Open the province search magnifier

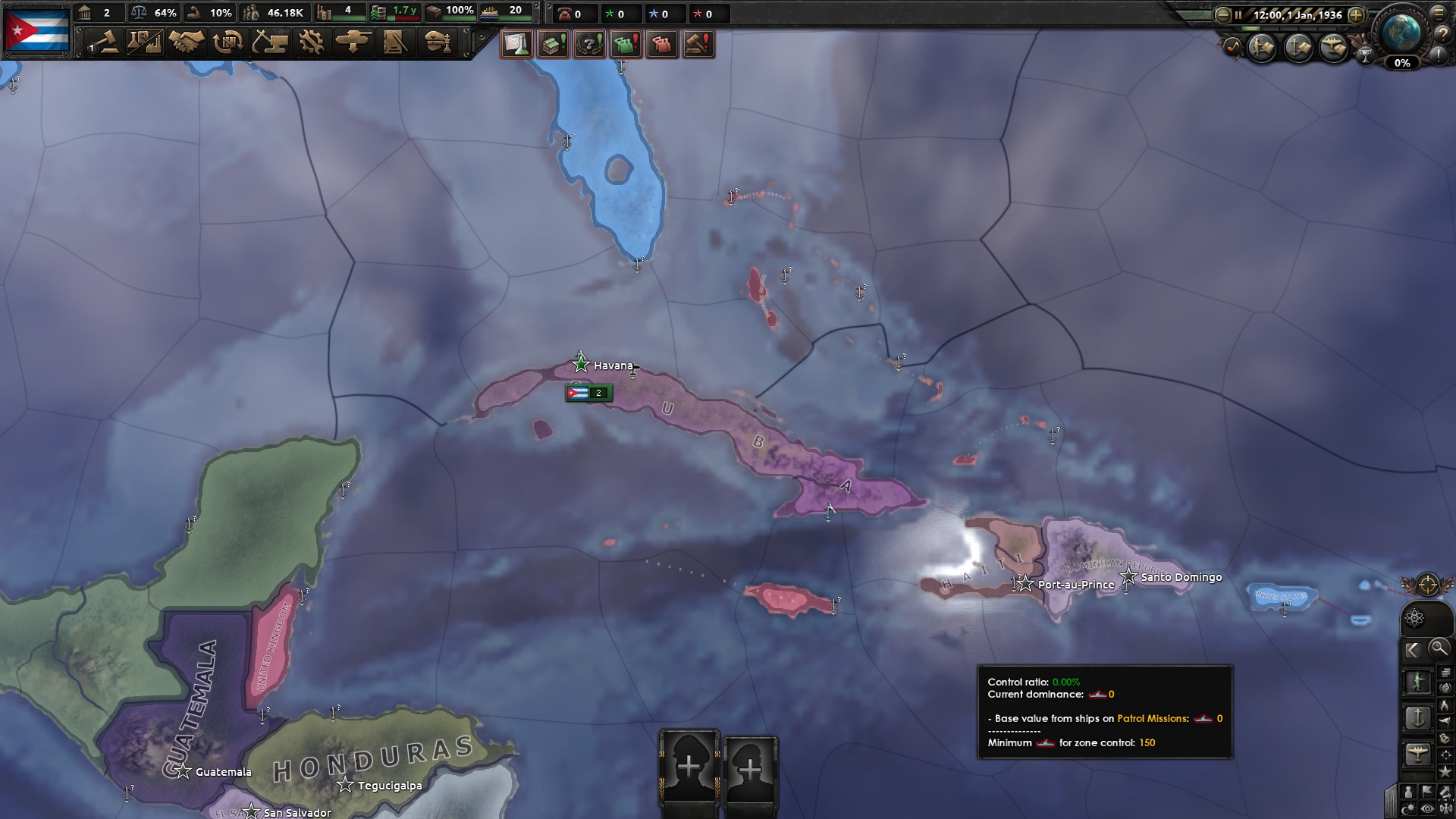pyautogui.click(x=1439, y=648)
